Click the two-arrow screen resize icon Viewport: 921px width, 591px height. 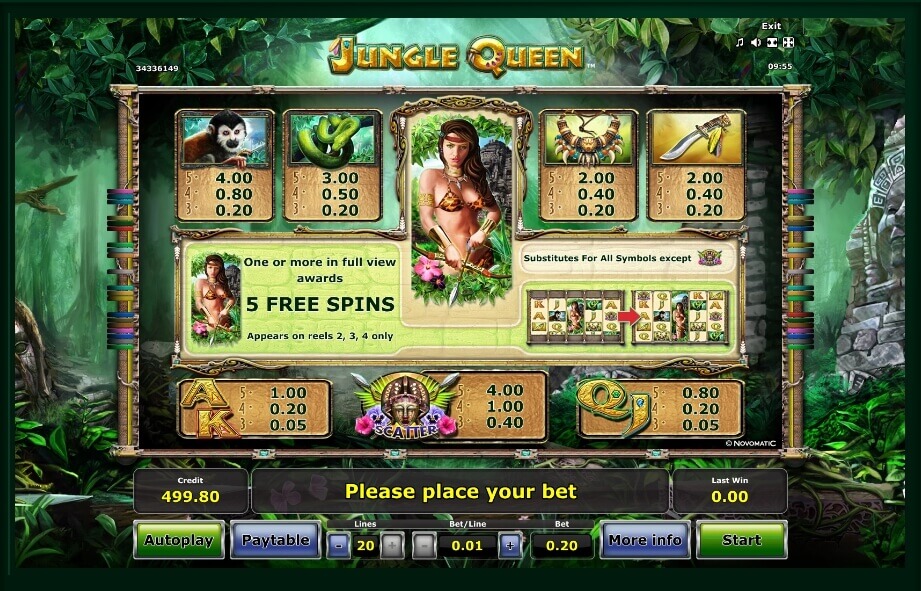tap(772, 42)
